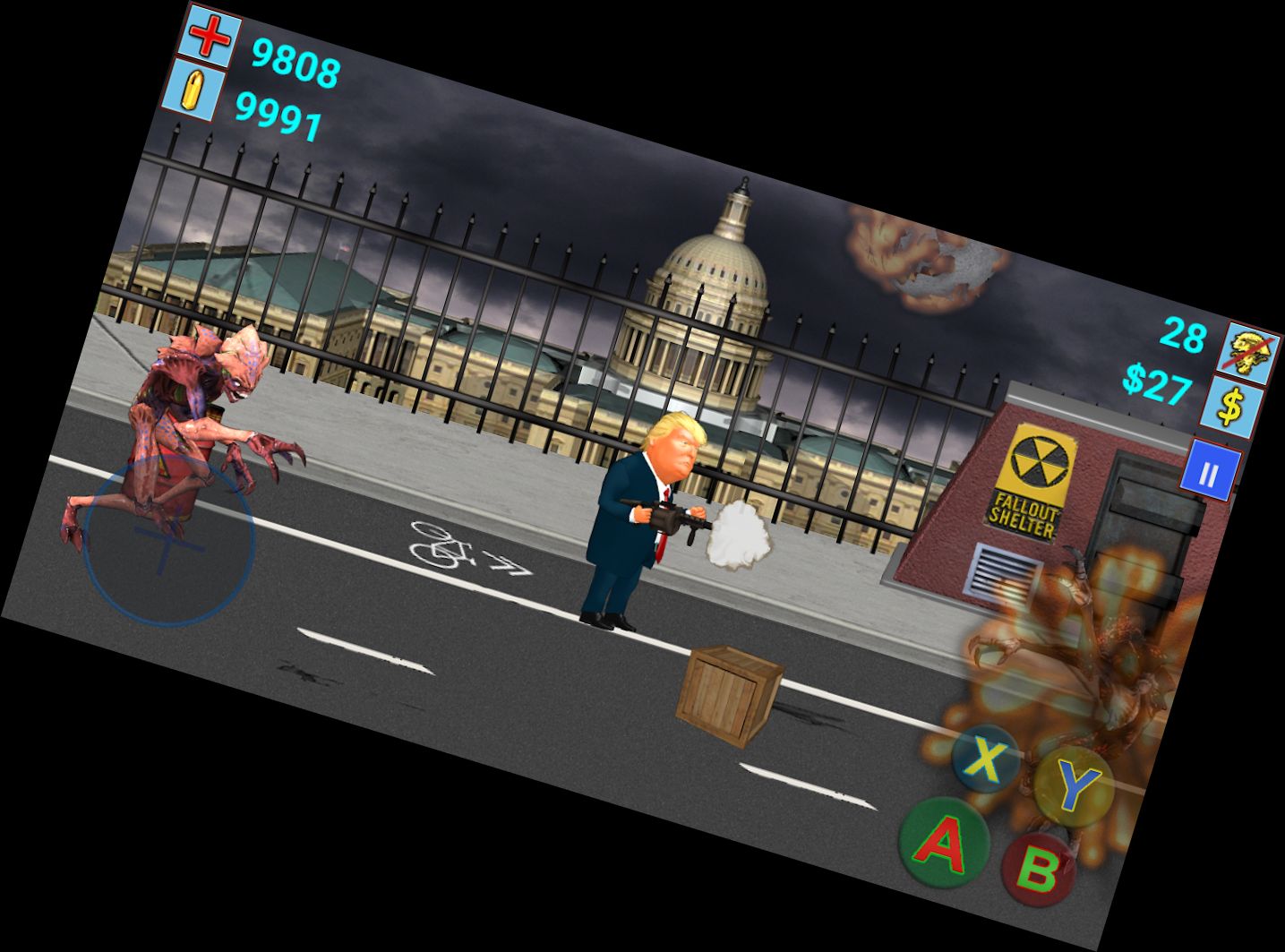Click the crossed-out monster kill counter icon
This screenshot has width=1285, height=952.
point(1248,349)
